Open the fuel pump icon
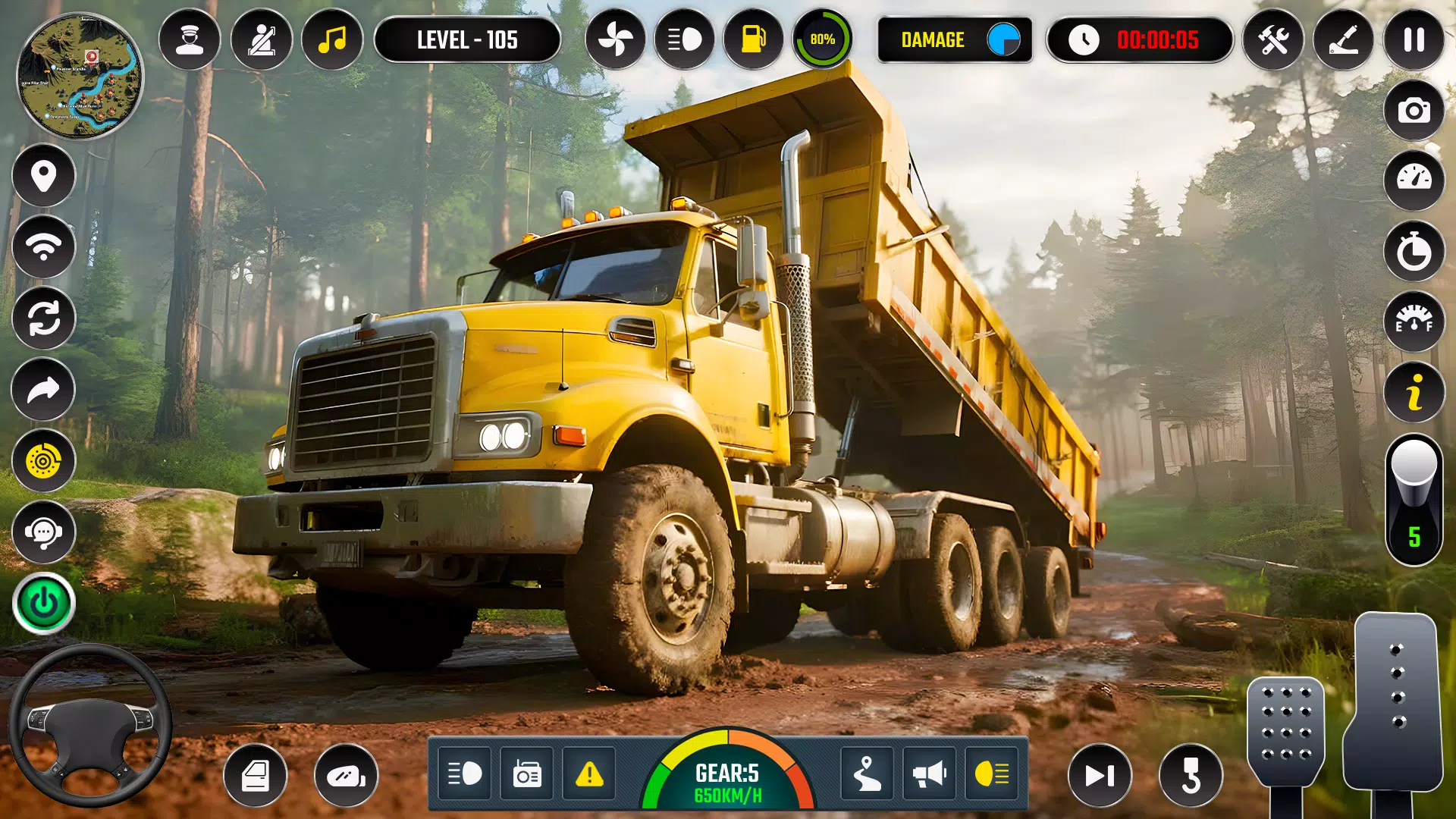 point(753,39)
